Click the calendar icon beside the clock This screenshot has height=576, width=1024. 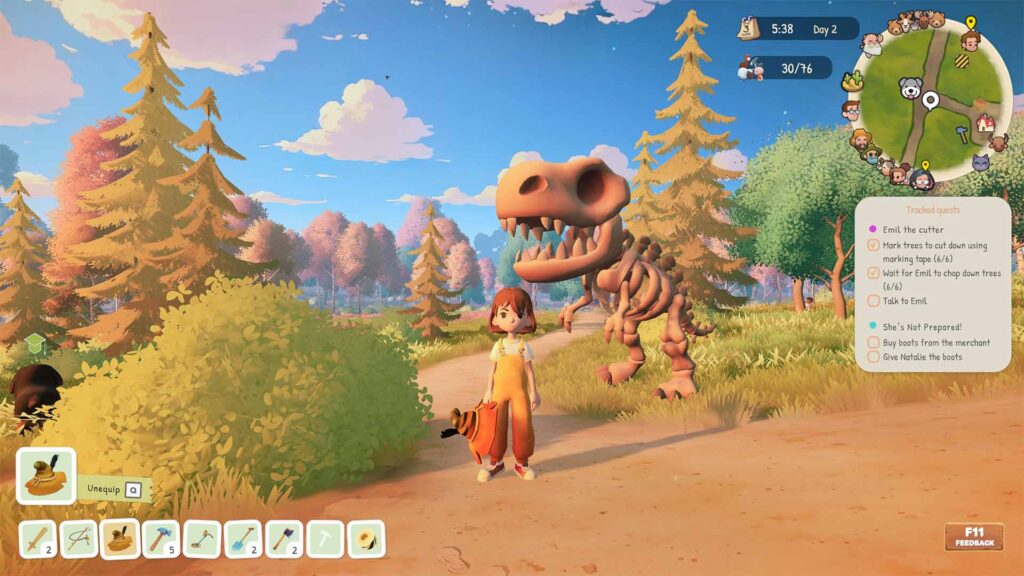(x=748, y=29)
